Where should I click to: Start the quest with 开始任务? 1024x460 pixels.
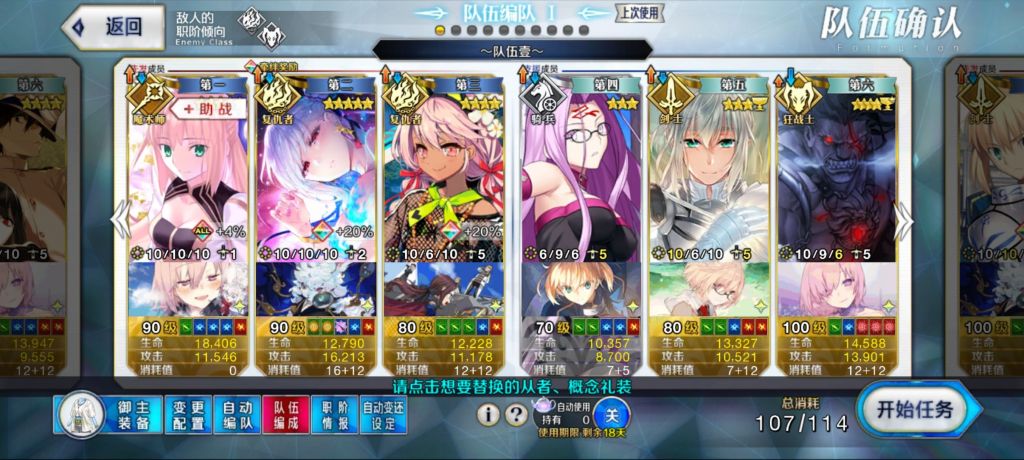[x=918, y=408]
